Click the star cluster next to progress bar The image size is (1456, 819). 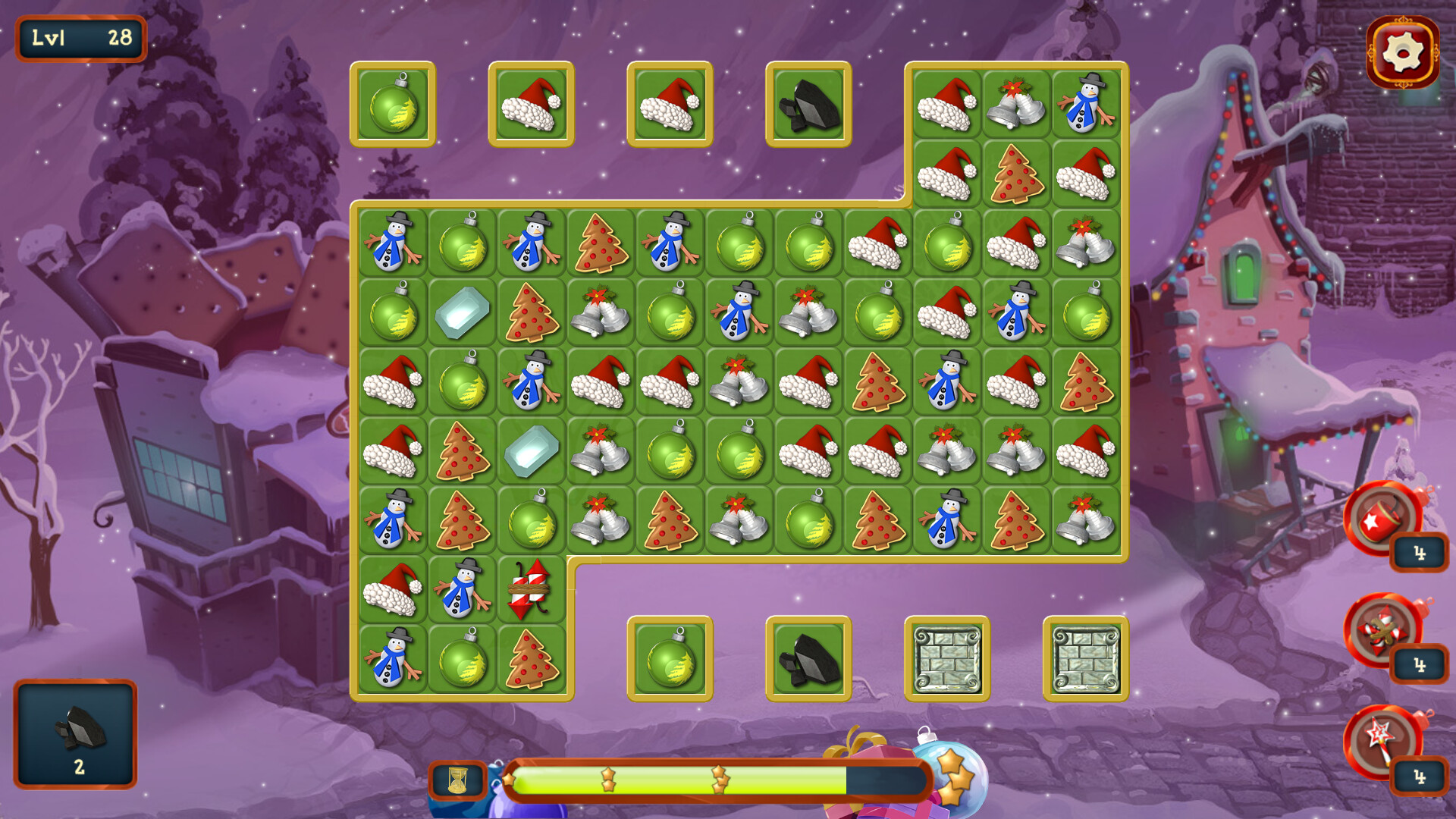pyautogui.click(x=952, y=781)
